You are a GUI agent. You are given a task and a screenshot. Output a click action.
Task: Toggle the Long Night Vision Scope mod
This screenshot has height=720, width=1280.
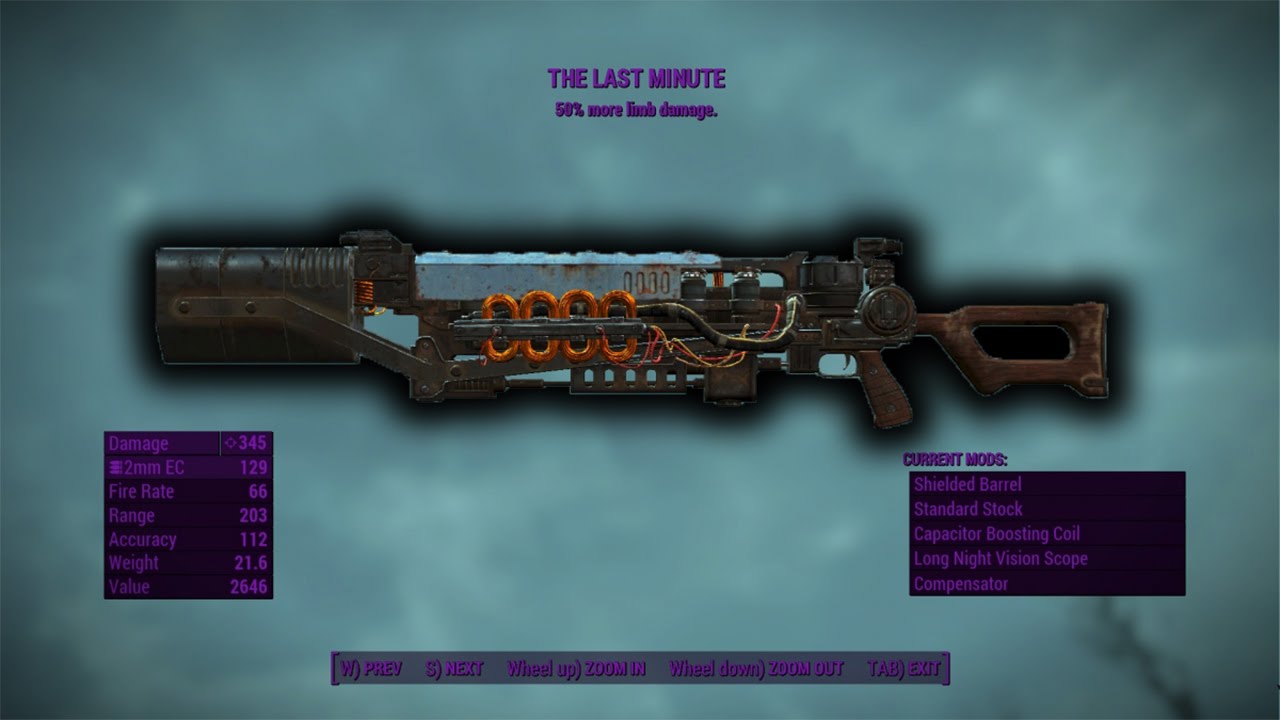(x=1000, y=559)
